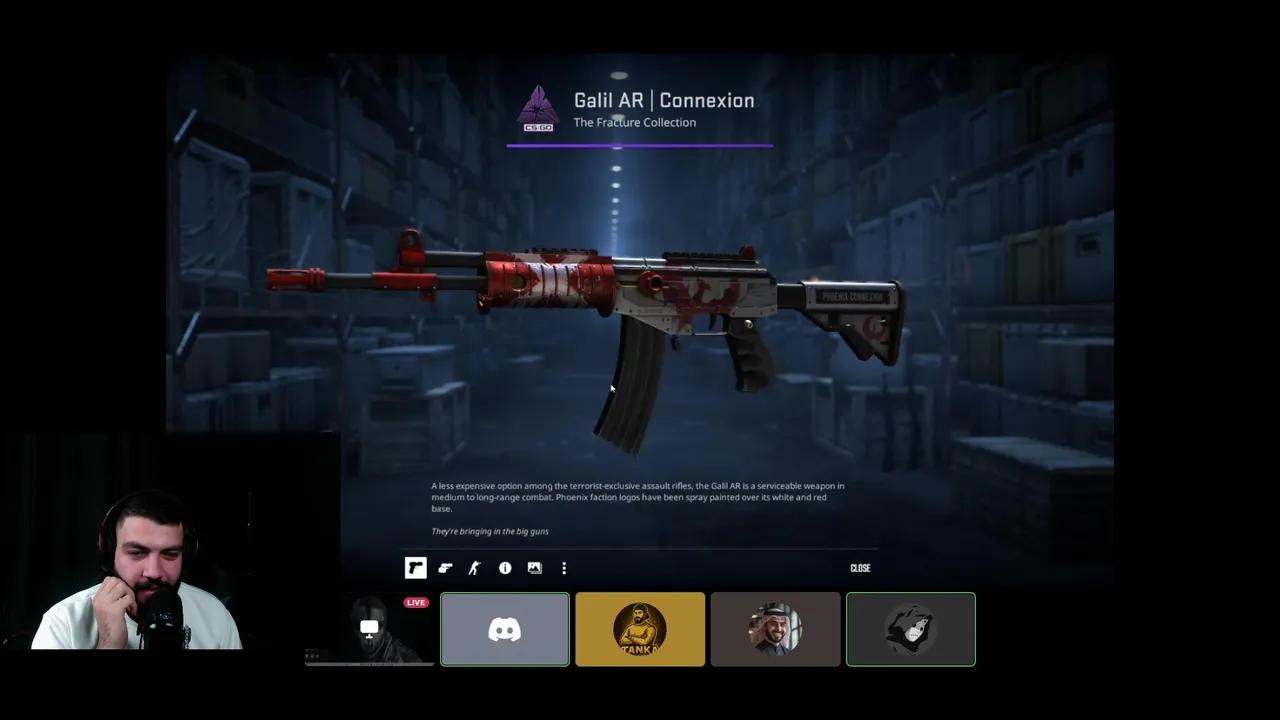This screenshot has width=1280, height=720.
Task: Open the weapon info icon
Action: (x=505, y=568)
